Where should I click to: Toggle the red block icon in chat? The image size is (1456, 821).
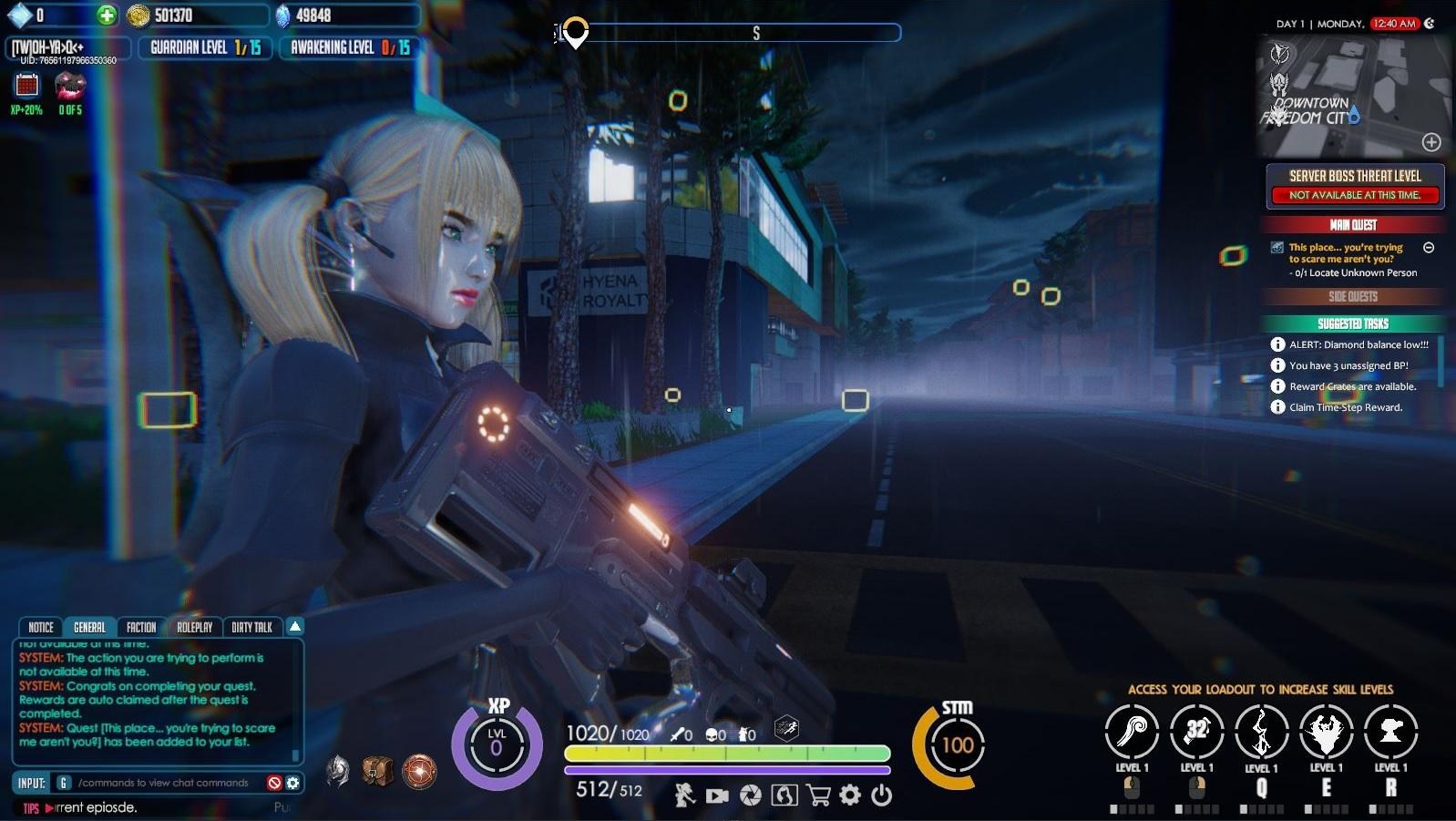pos(274,783)
